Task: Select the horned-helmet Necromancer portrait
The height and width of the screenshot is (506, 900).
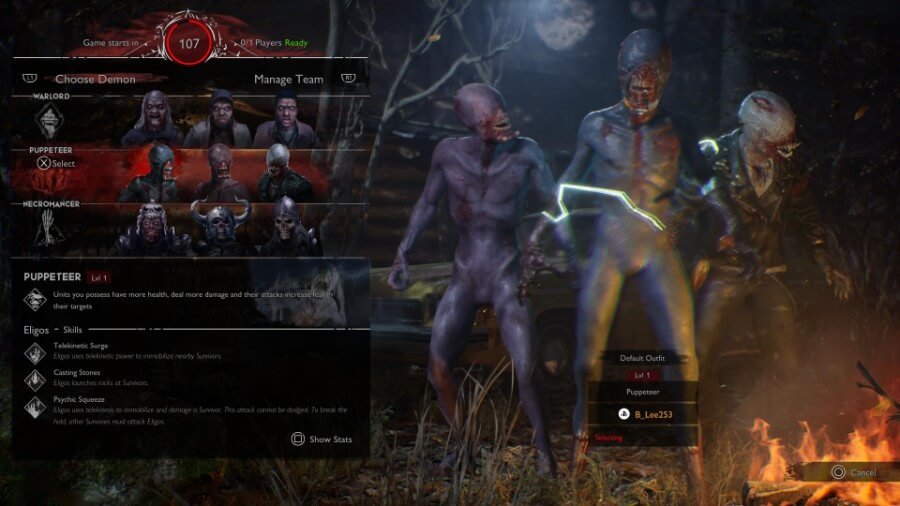Action: [x=219, y=230]
